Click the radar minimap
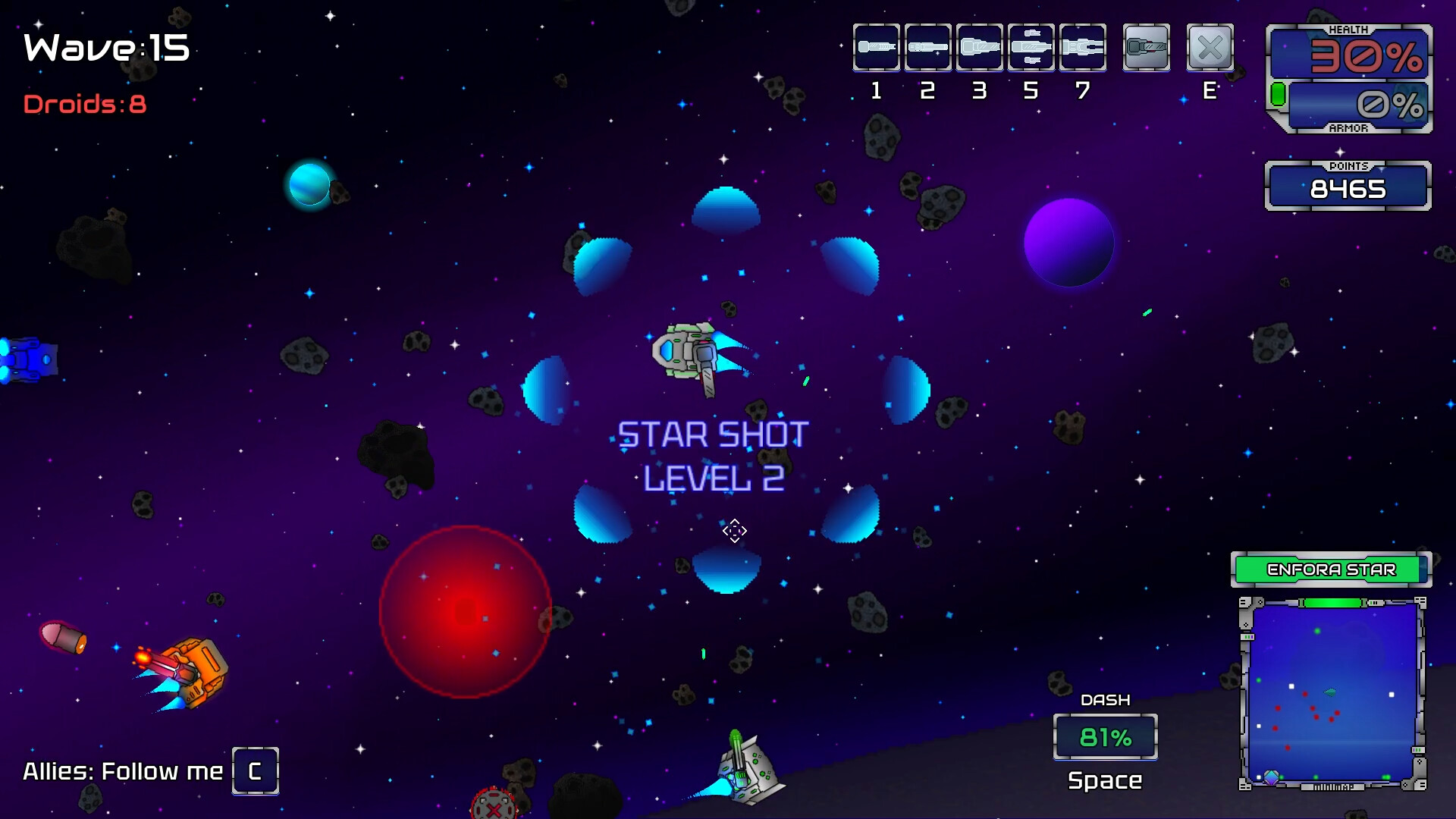This screenshot has width=1456, height=819. pos(1332,693)
